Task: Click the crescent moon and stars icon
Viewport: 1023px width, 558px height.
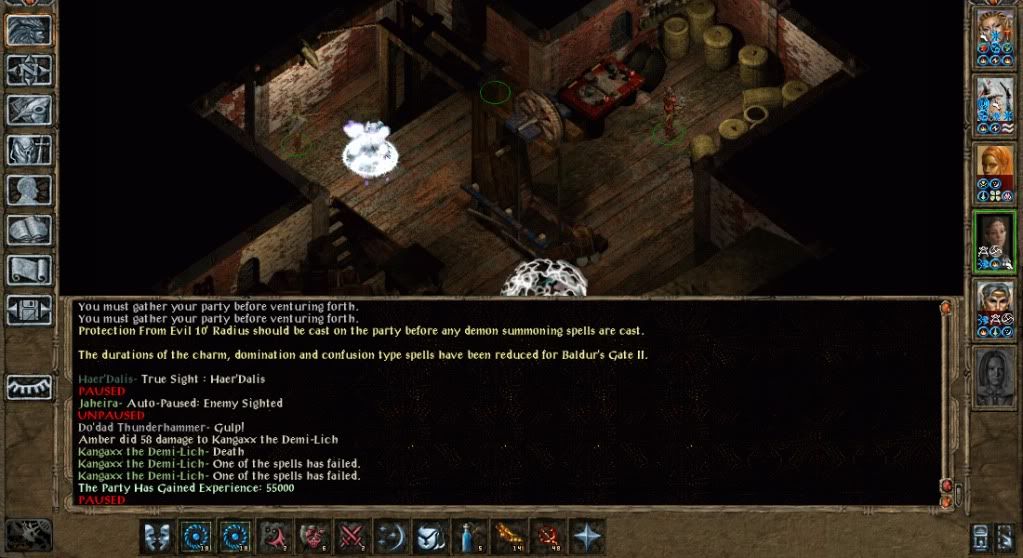Action: 391,536
